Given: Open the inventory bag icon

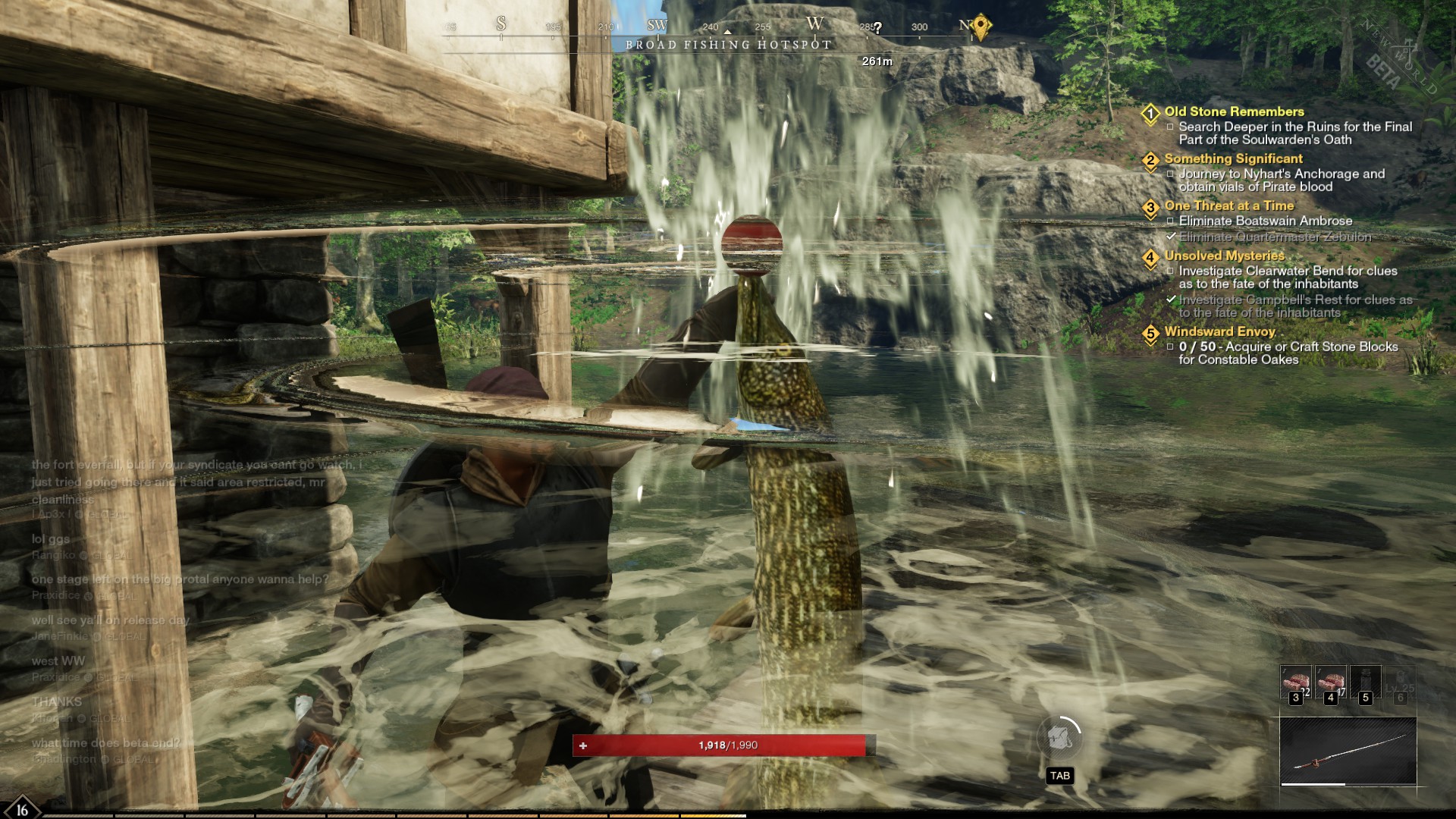Looking at the screenshot, I should 1059,737.
